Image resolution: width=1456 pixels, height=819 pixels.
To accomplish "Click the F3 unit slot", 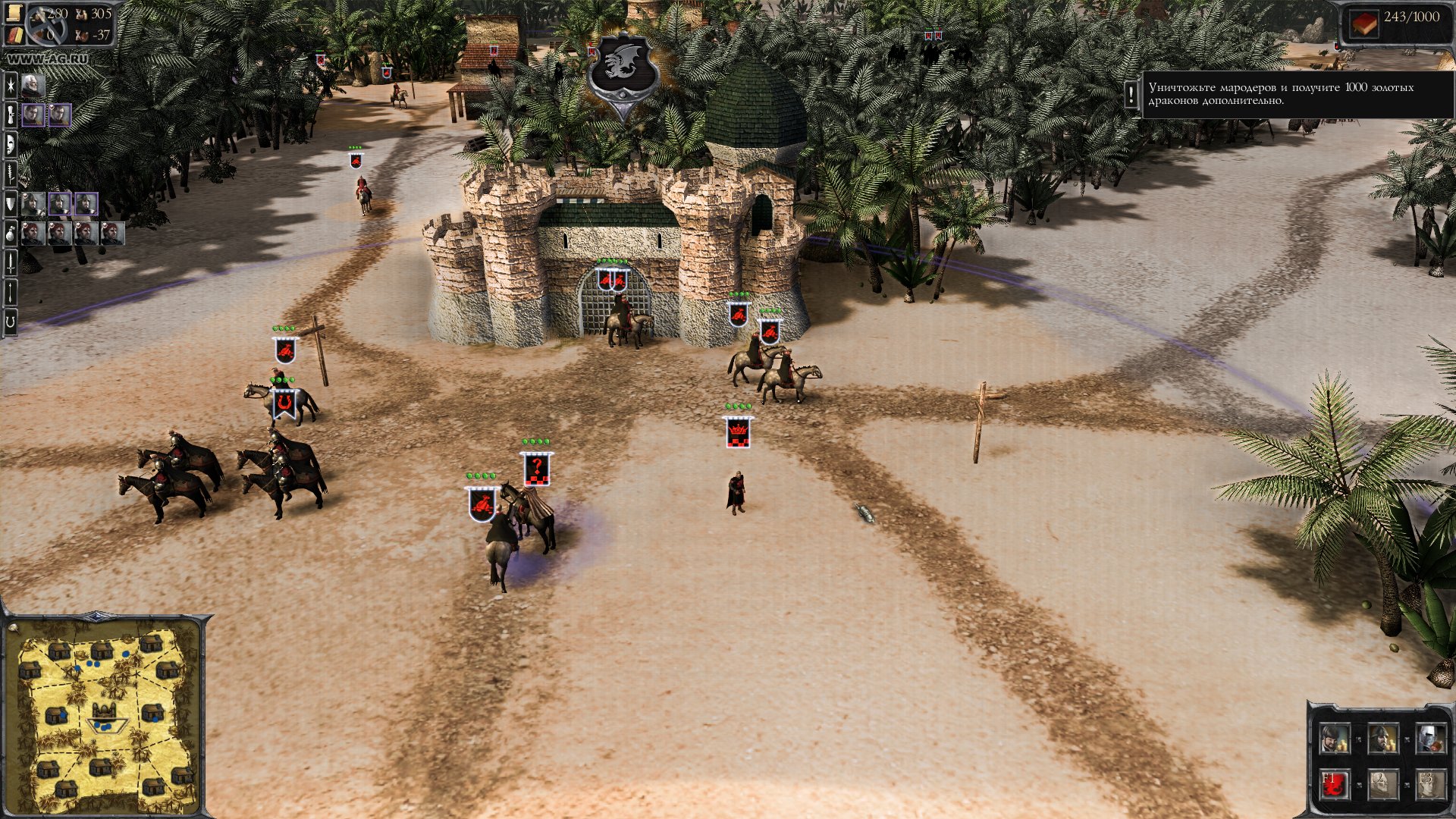I will point(1432,784).
